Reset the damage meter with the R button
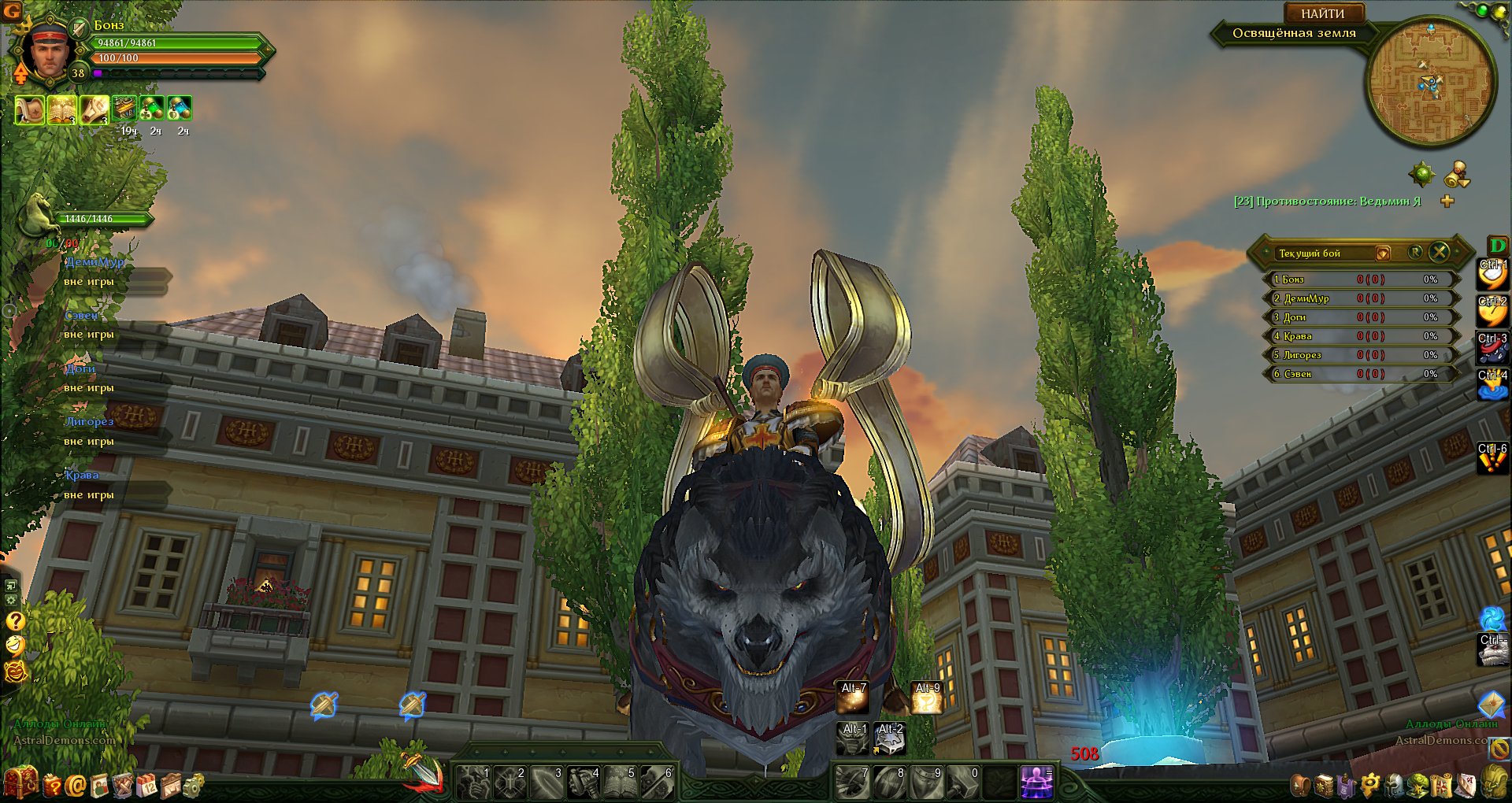The image size is (1512, 803). pyautogui.click(x=1415, y=252)
